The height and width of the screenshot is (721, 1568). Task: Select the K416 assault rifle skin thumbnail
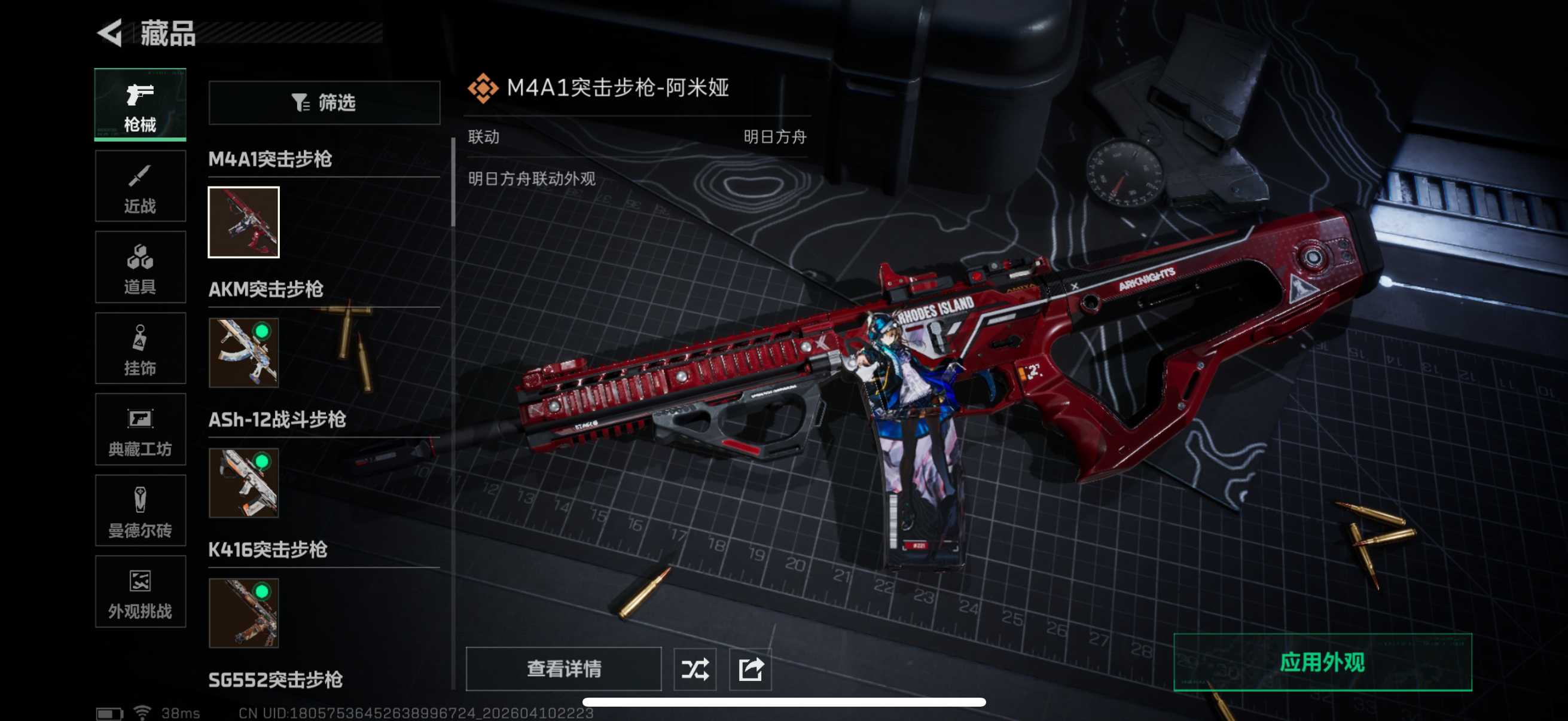(x=243, y=613)
